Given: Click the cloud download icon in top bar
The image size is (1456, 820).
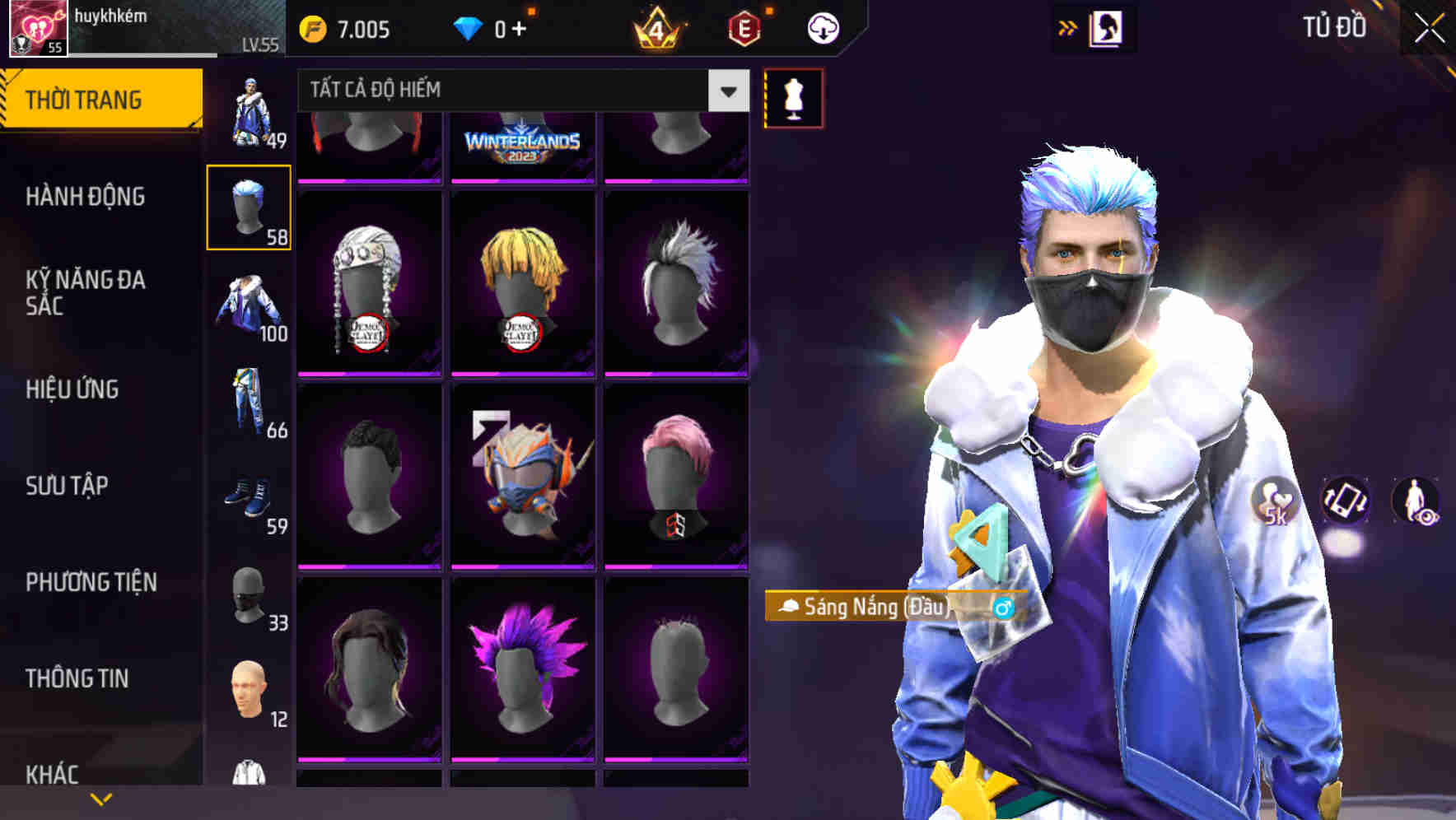Looking at the screenshot, I should click(822, 27).
